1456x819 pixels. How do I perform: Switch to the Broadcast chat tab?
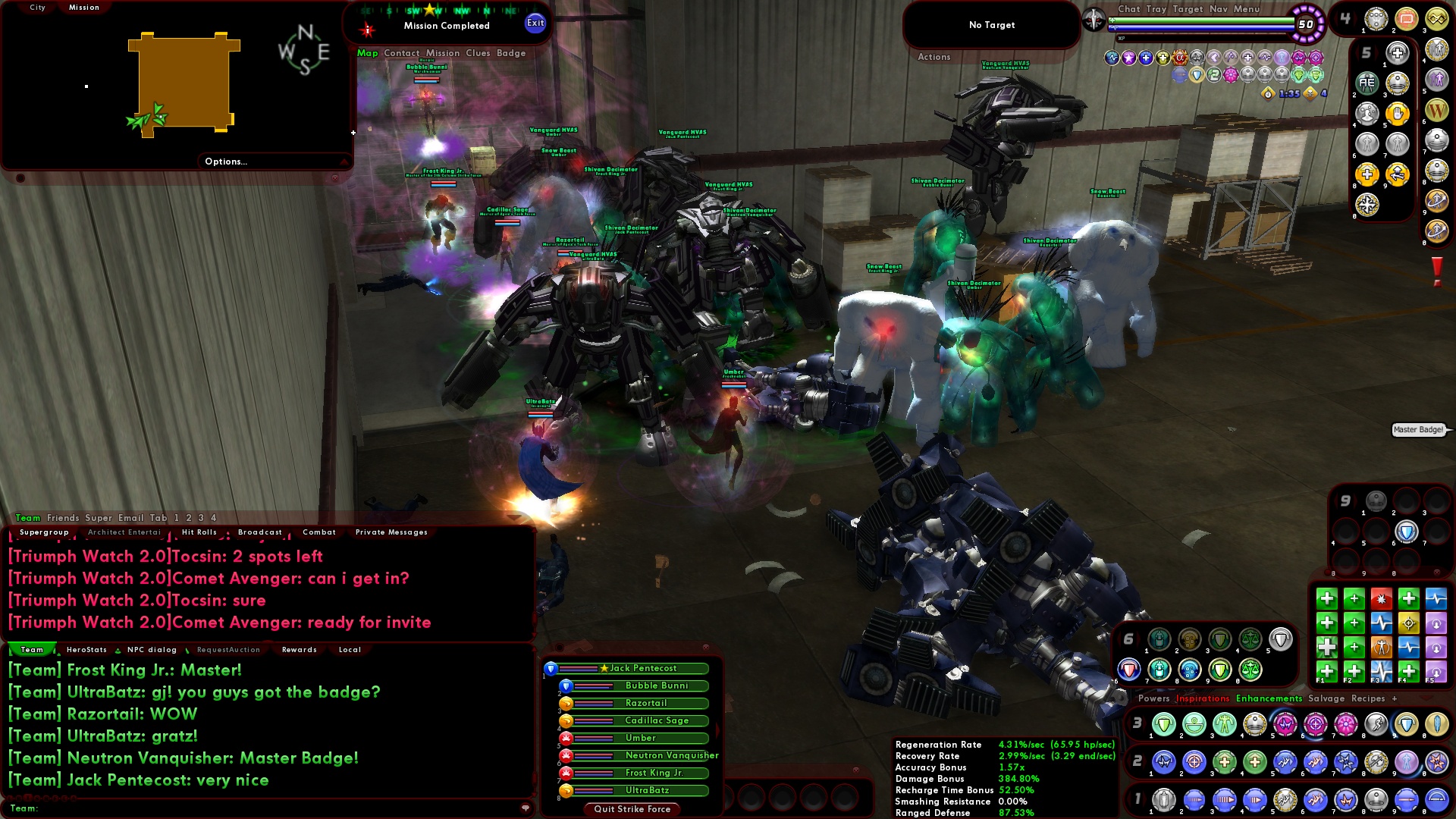tap(259, 532)
